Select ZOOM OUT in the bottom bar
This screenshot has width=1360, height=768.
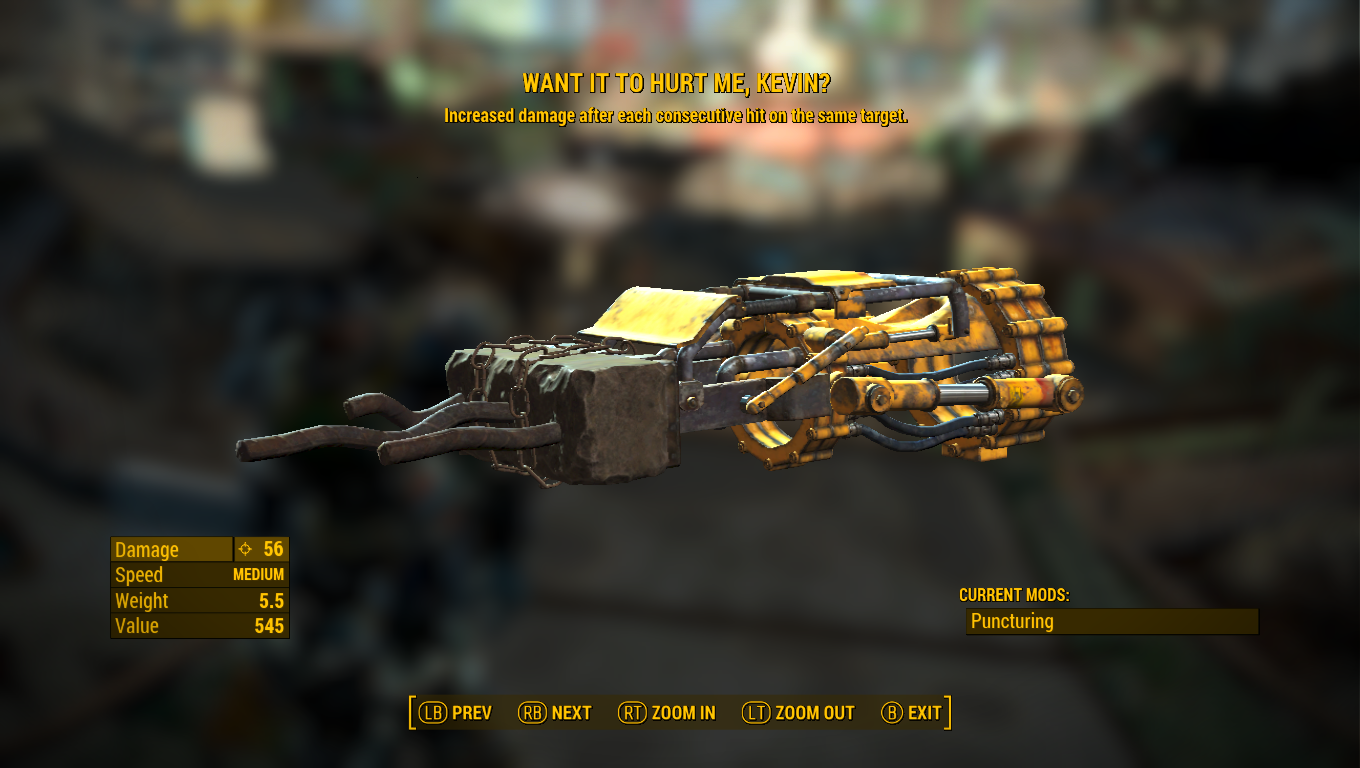(x=798, y=713)
